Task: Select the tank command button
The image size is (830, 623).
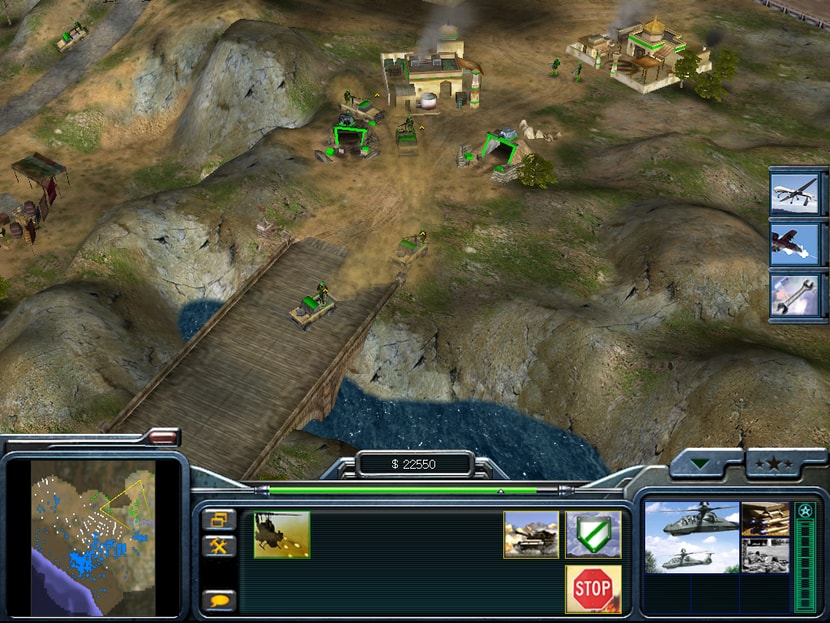Action: coord(531,534)
